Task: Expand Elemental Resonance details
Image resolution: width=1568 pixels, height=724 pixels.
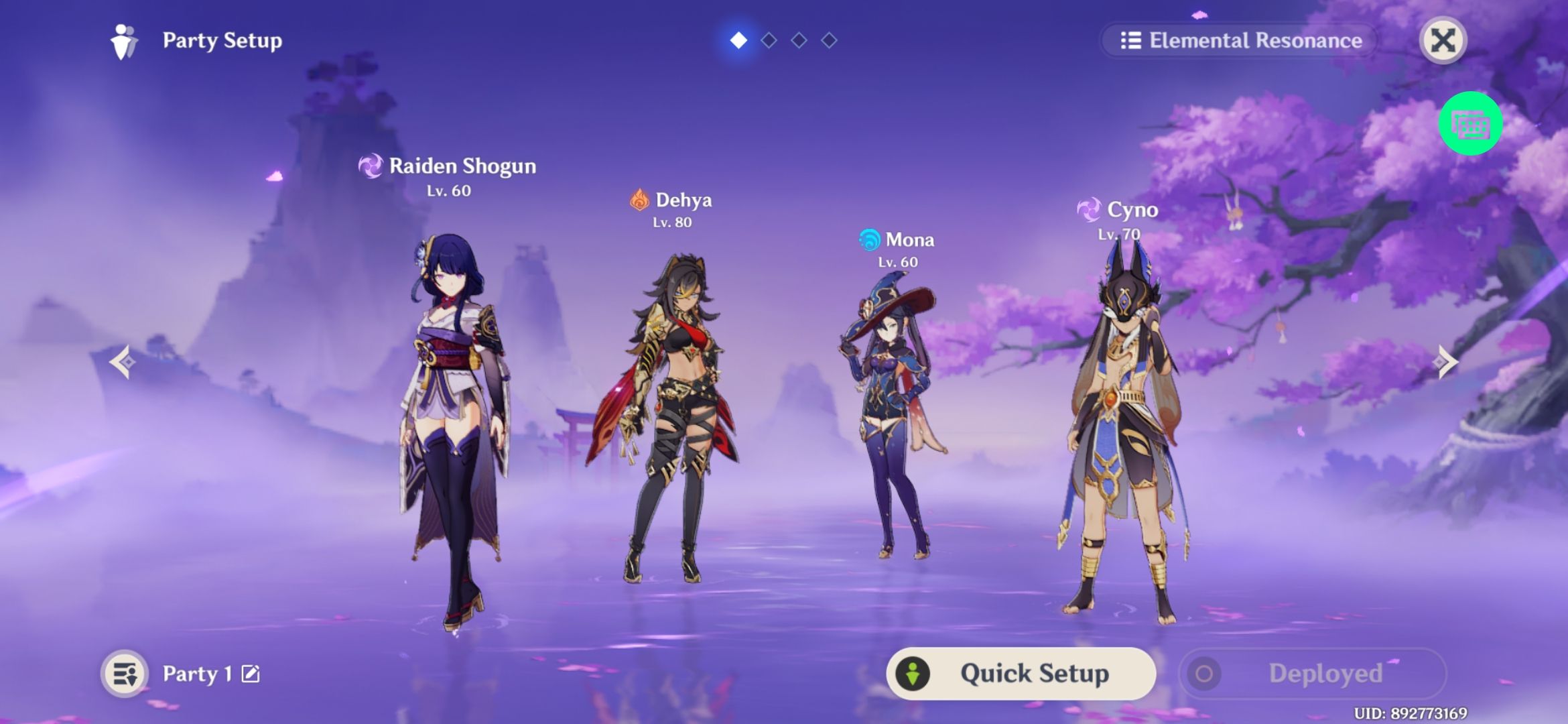Action: coord(1240,41)
